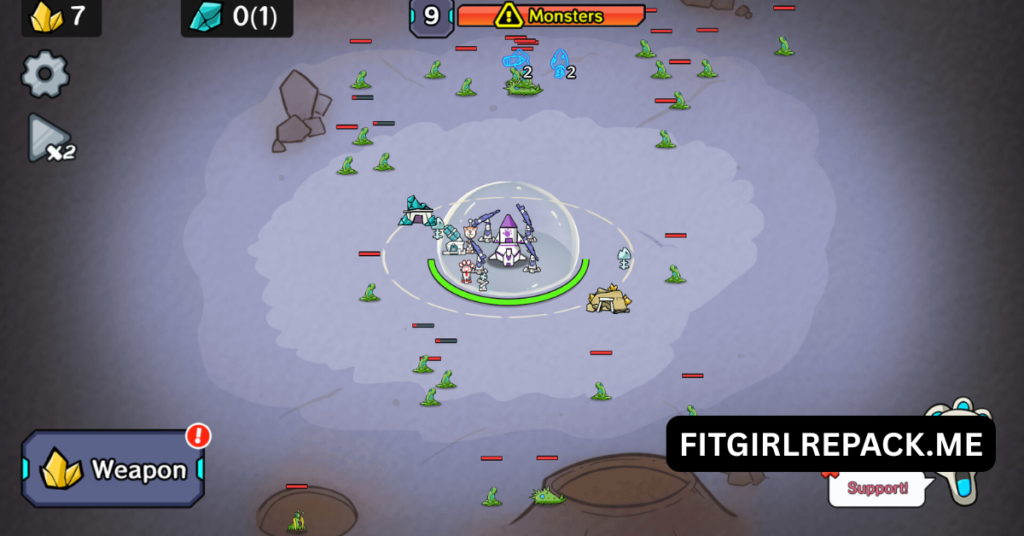This screenshot has width=1024, height=536.
Task: Open the gear settings menu
Action: click(45, 74)
